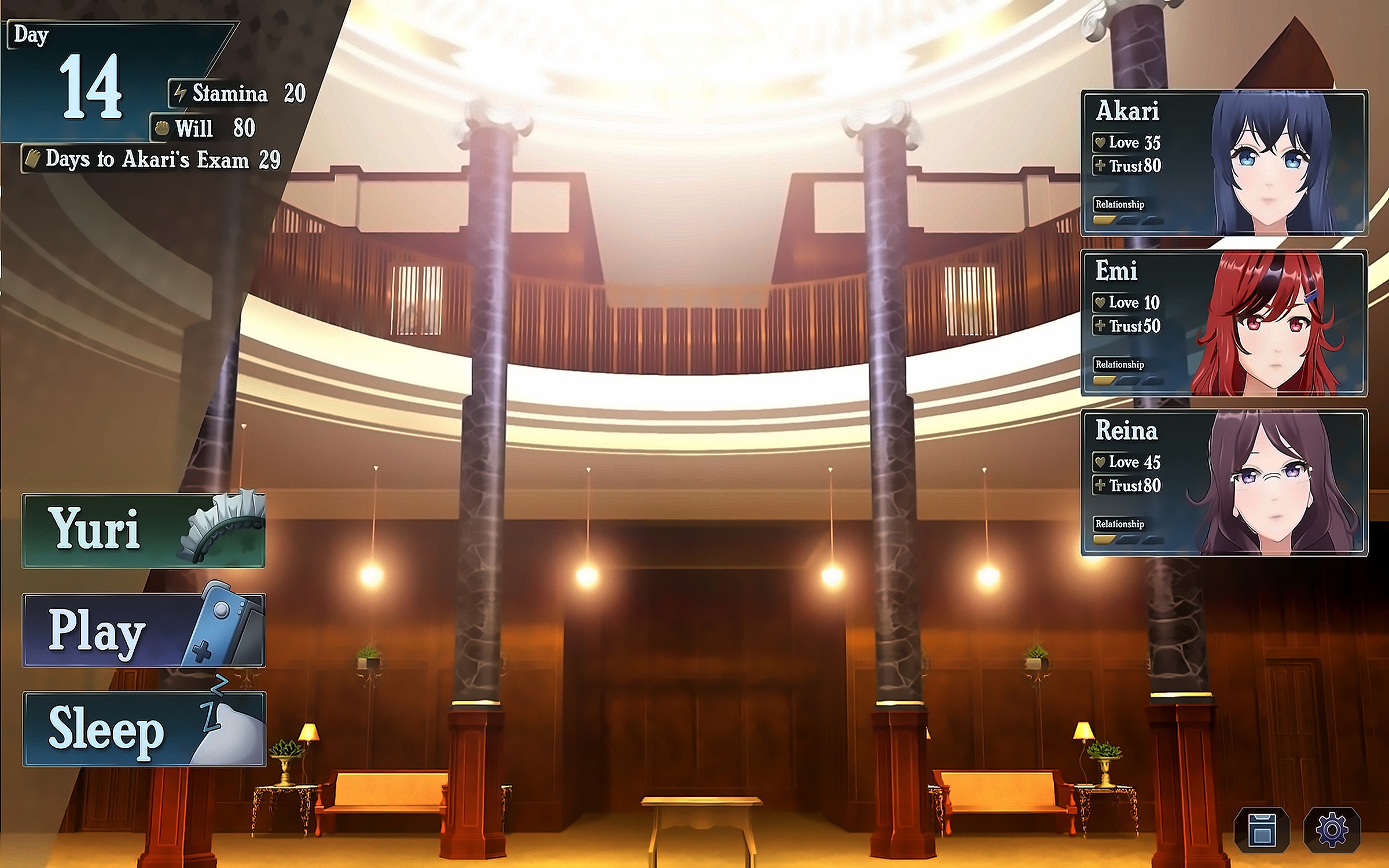Open Akari's character card
Screen dimensions: 1389x868
[x=1223, y=163]
